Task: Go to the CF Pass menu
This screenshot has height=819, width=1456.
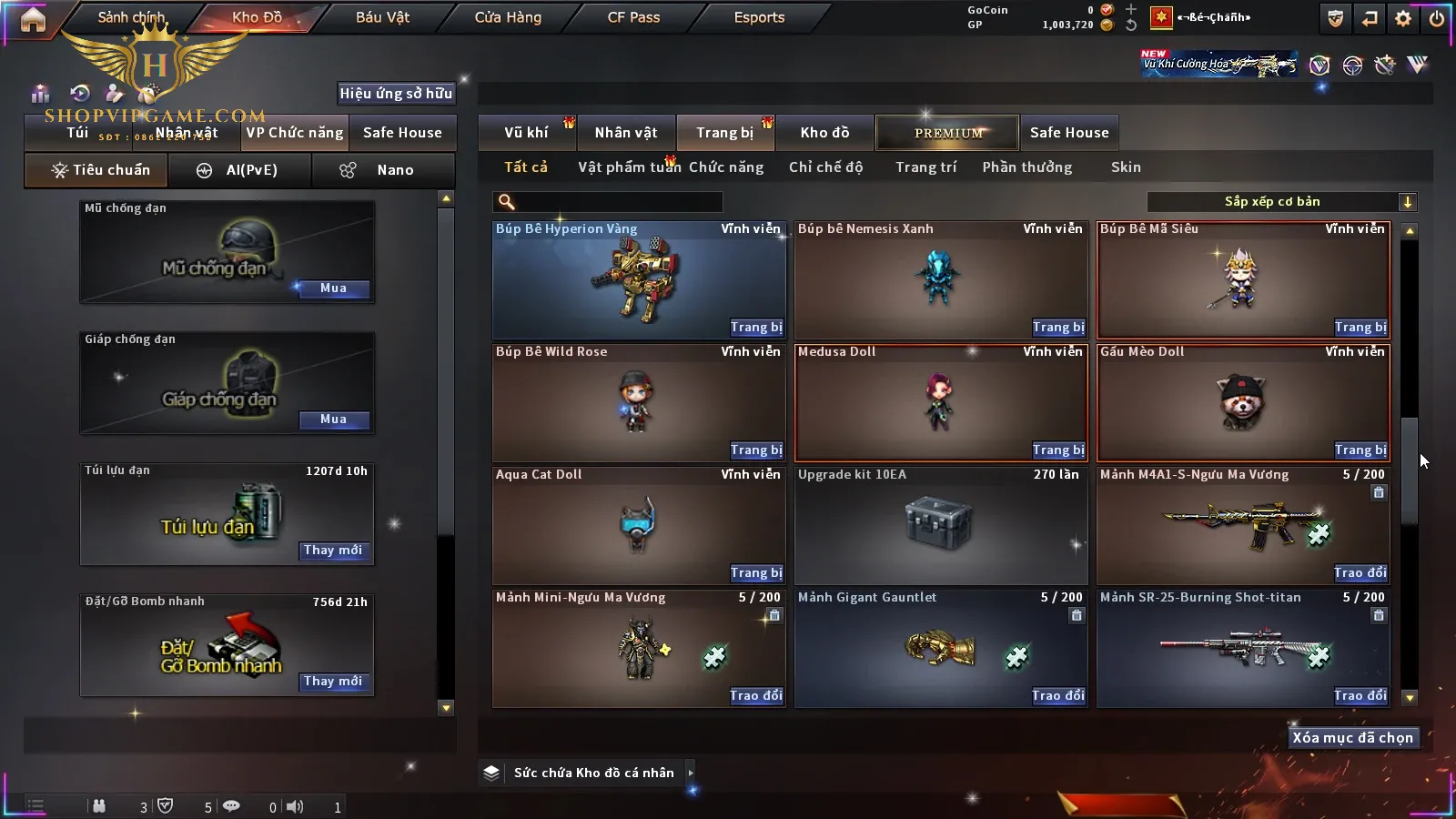Action: (x=633, y=17)
